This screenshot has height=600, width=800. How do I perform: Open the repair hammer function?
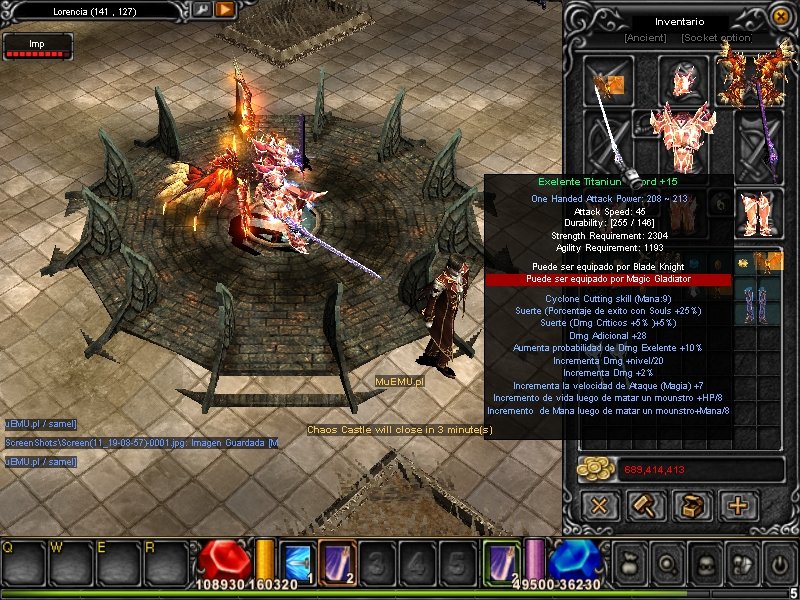click(645, 505)
